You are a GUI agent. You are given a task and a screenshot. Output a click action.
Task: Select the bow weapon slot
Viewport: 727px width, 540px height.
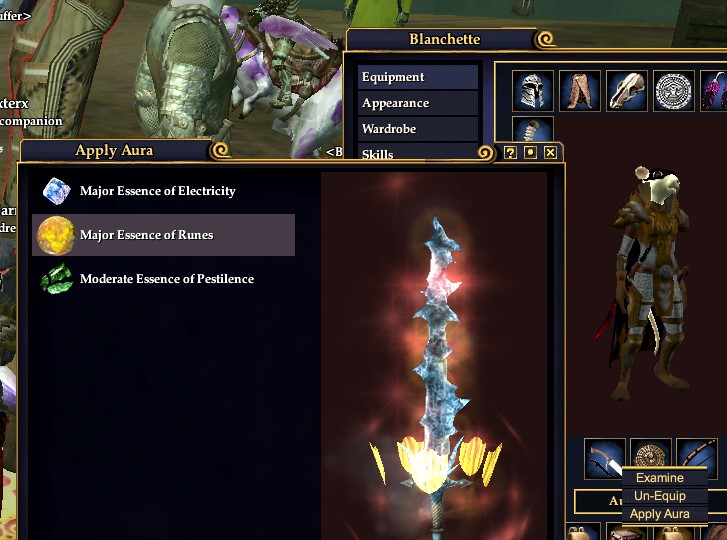697,458
